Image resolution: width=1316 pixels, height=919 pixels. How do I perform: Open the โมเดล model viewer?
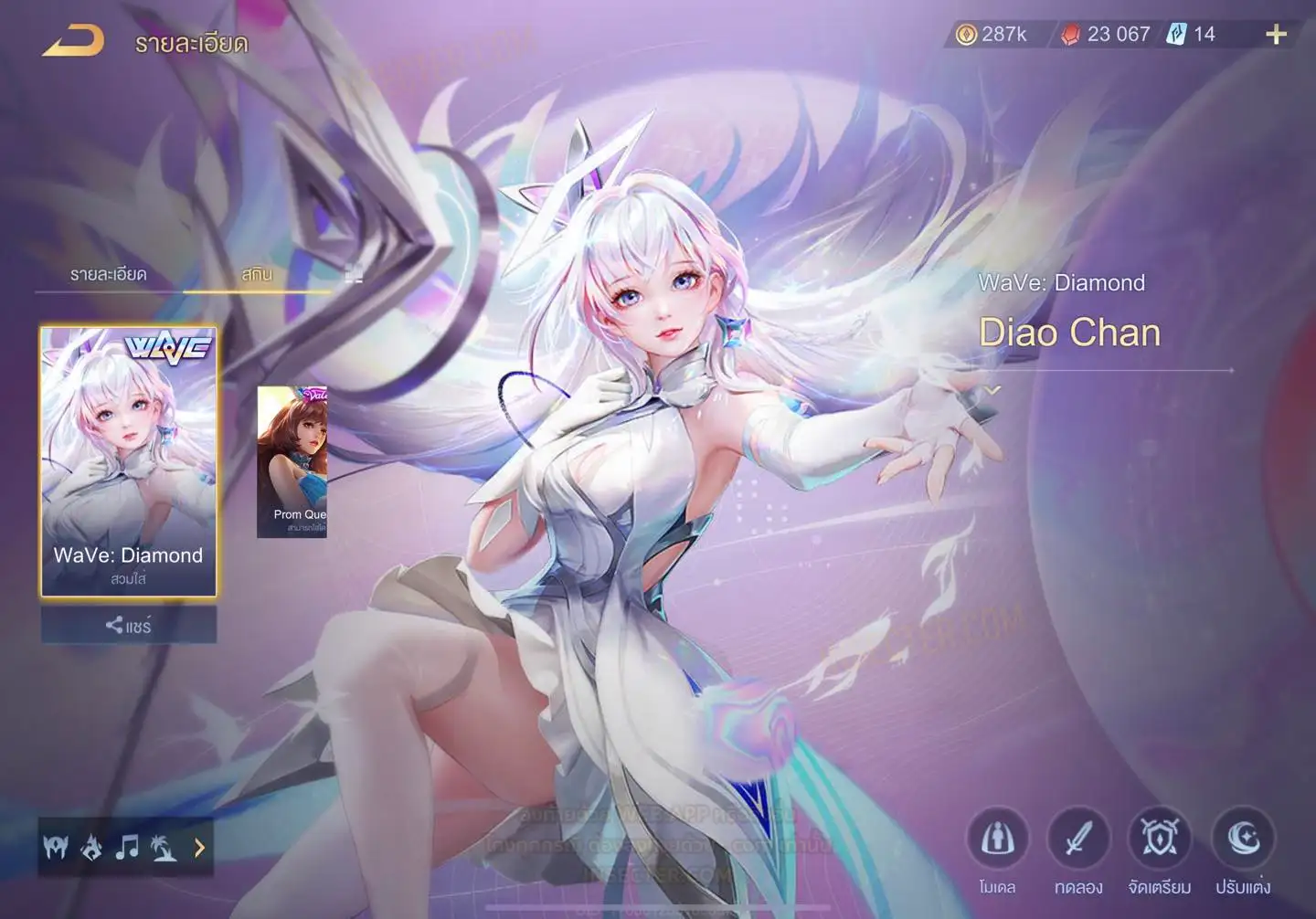coord(997,840)
